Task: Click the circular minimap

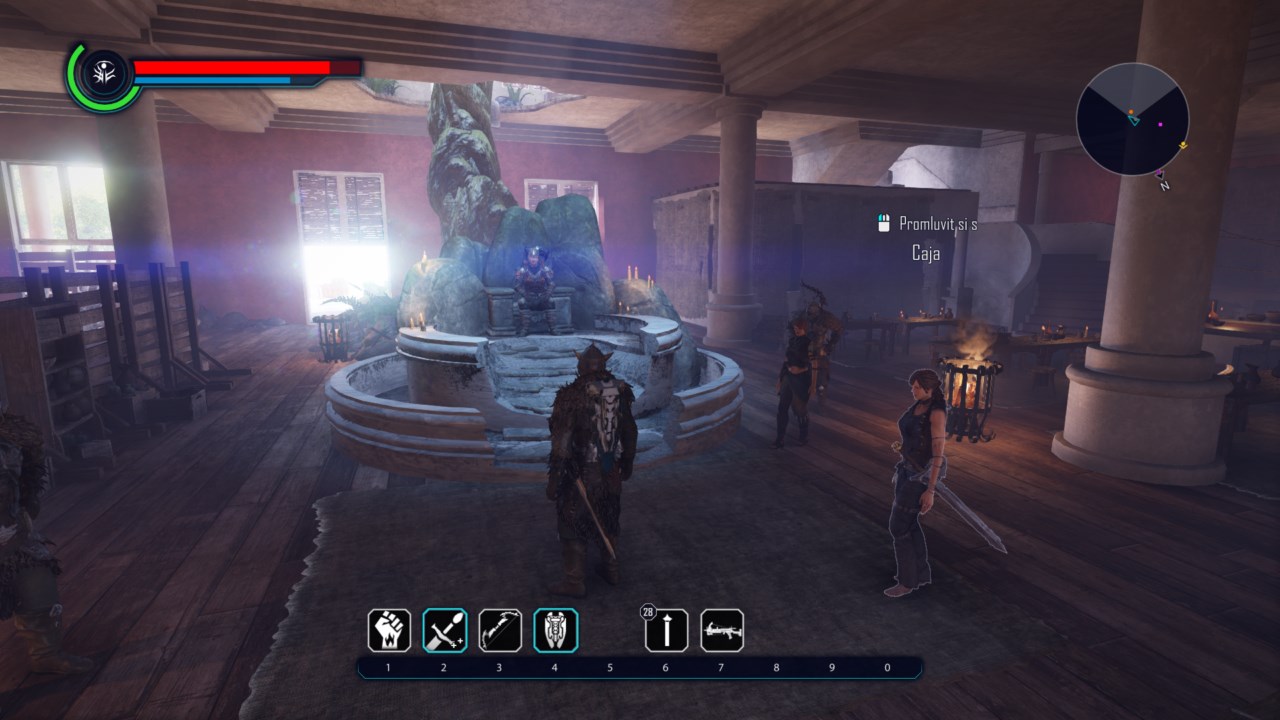Action: (x=1132, y=119)
